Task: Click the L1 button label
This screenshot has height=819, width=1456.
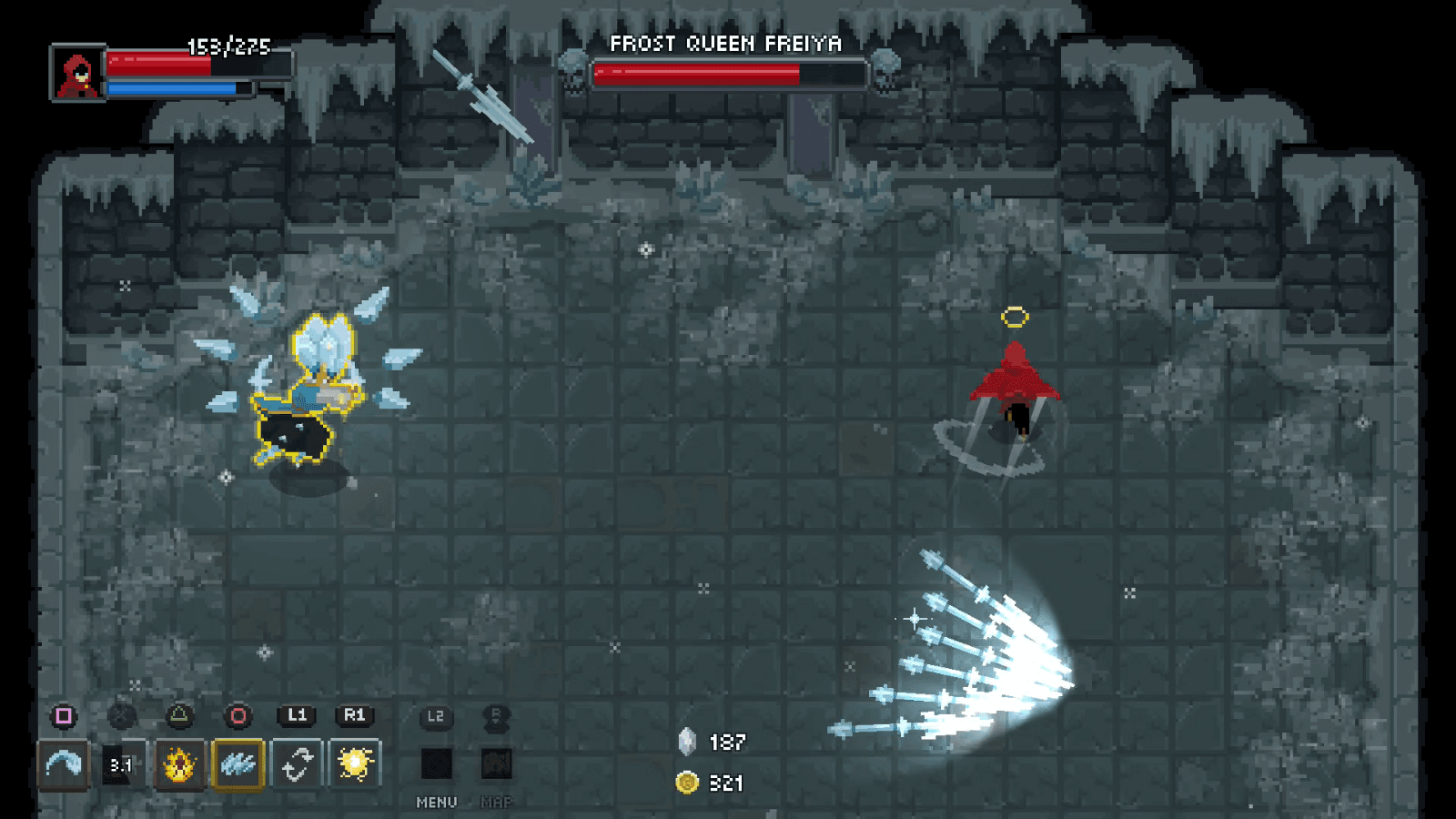Action: click(x=298, y=716)
